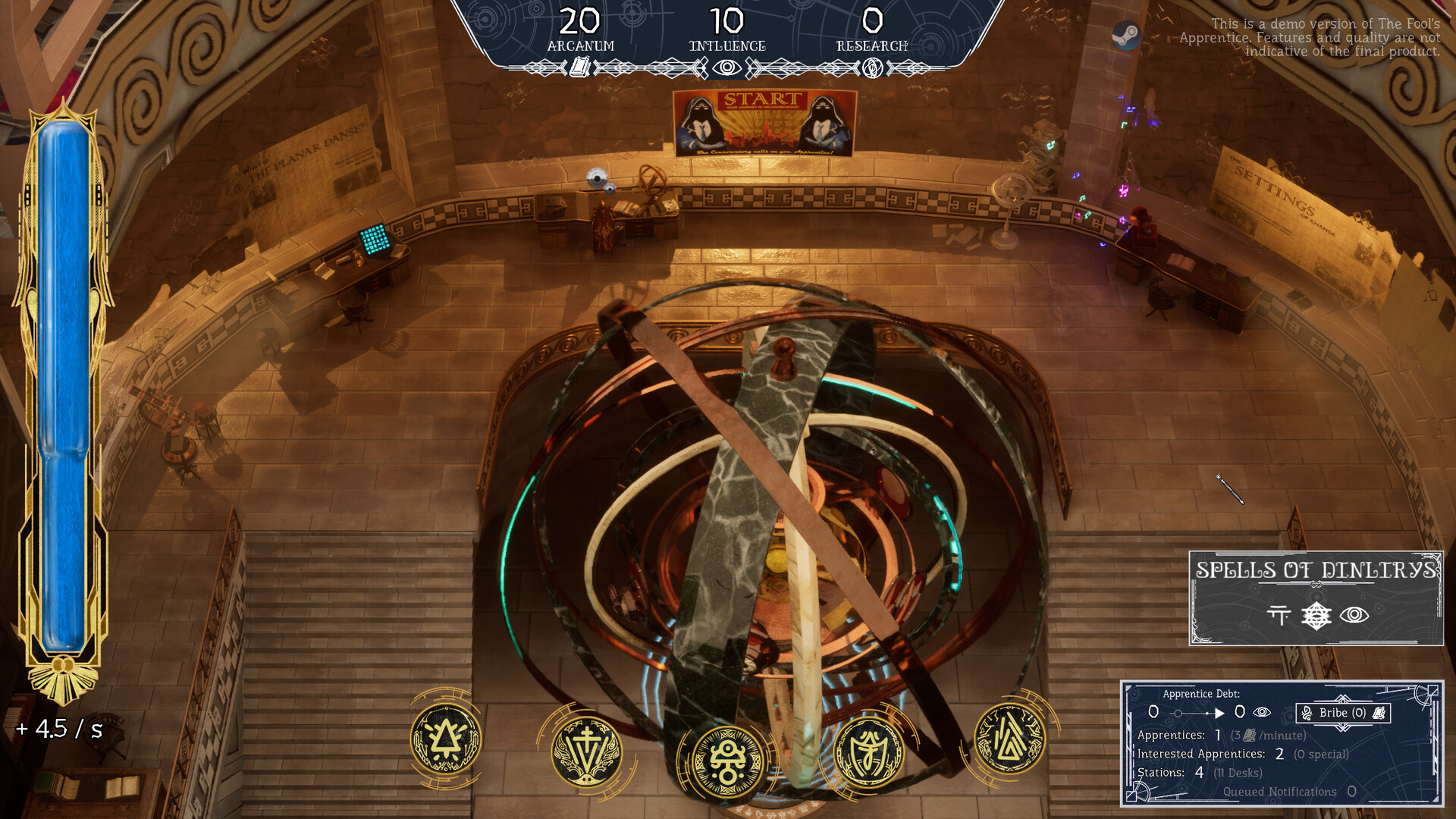Image resolution: width=1456 pixels, height=819 pixels.
Task: Click the Apprentice Debt panel title
Action: click(1201, 695)
